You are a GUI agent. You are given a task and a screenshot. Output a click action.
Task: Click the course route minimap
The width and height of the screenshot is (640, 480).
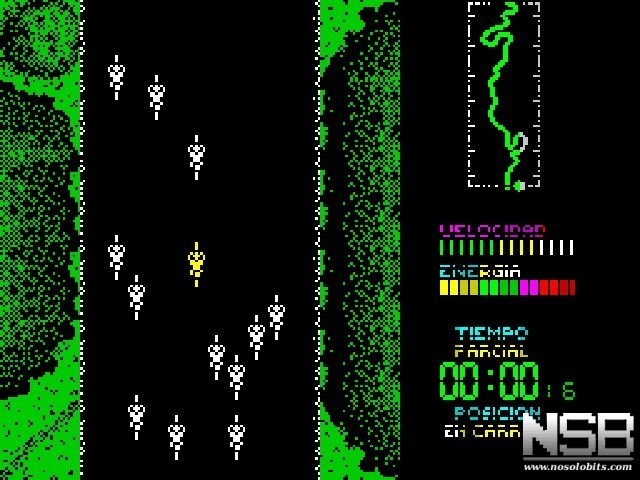pyautogui.click(x=503, y=95)
